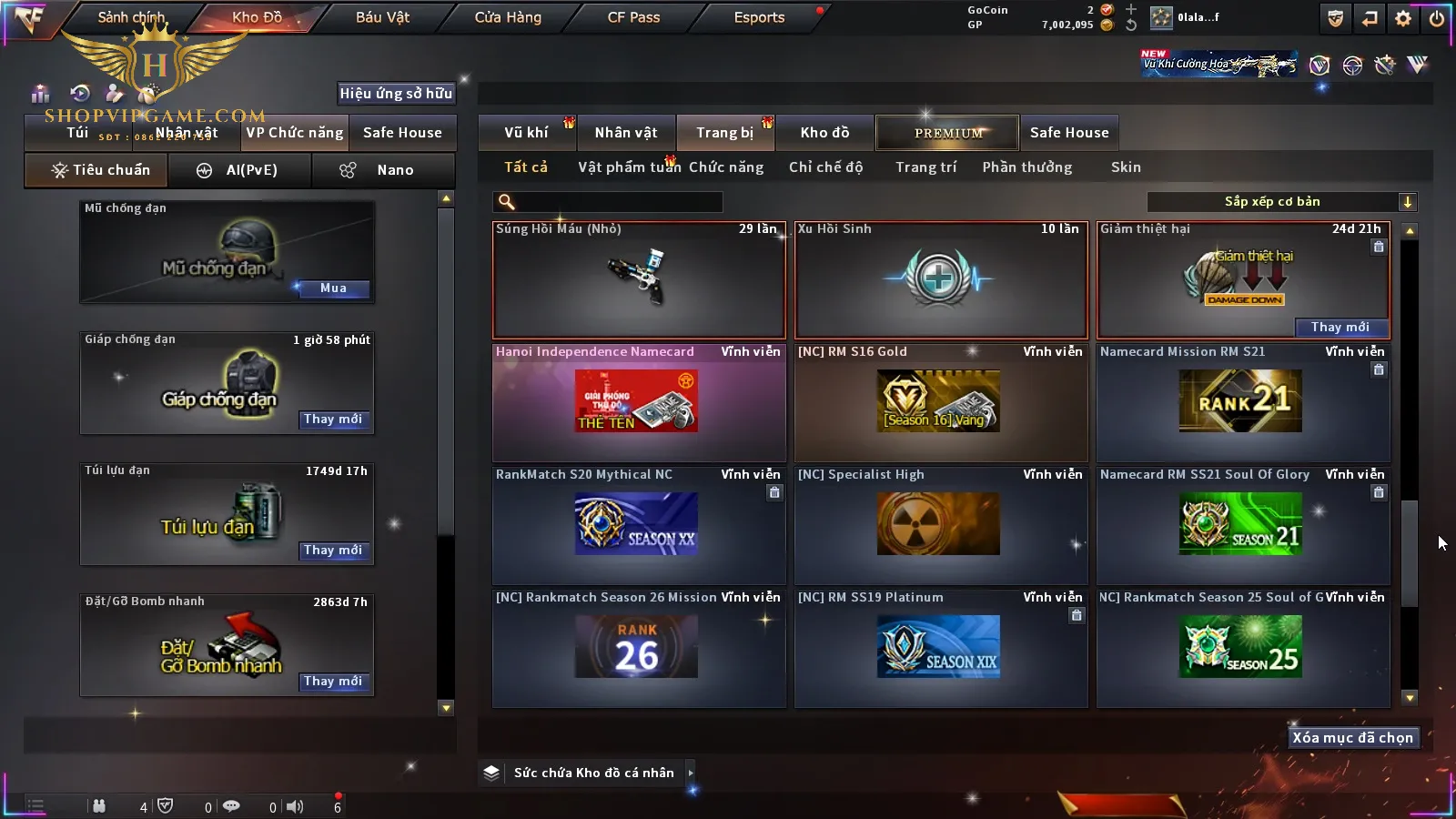Select the PREMIUM inventory tab
Viewport: 1456px width, 819px height.
coord(947,133)
